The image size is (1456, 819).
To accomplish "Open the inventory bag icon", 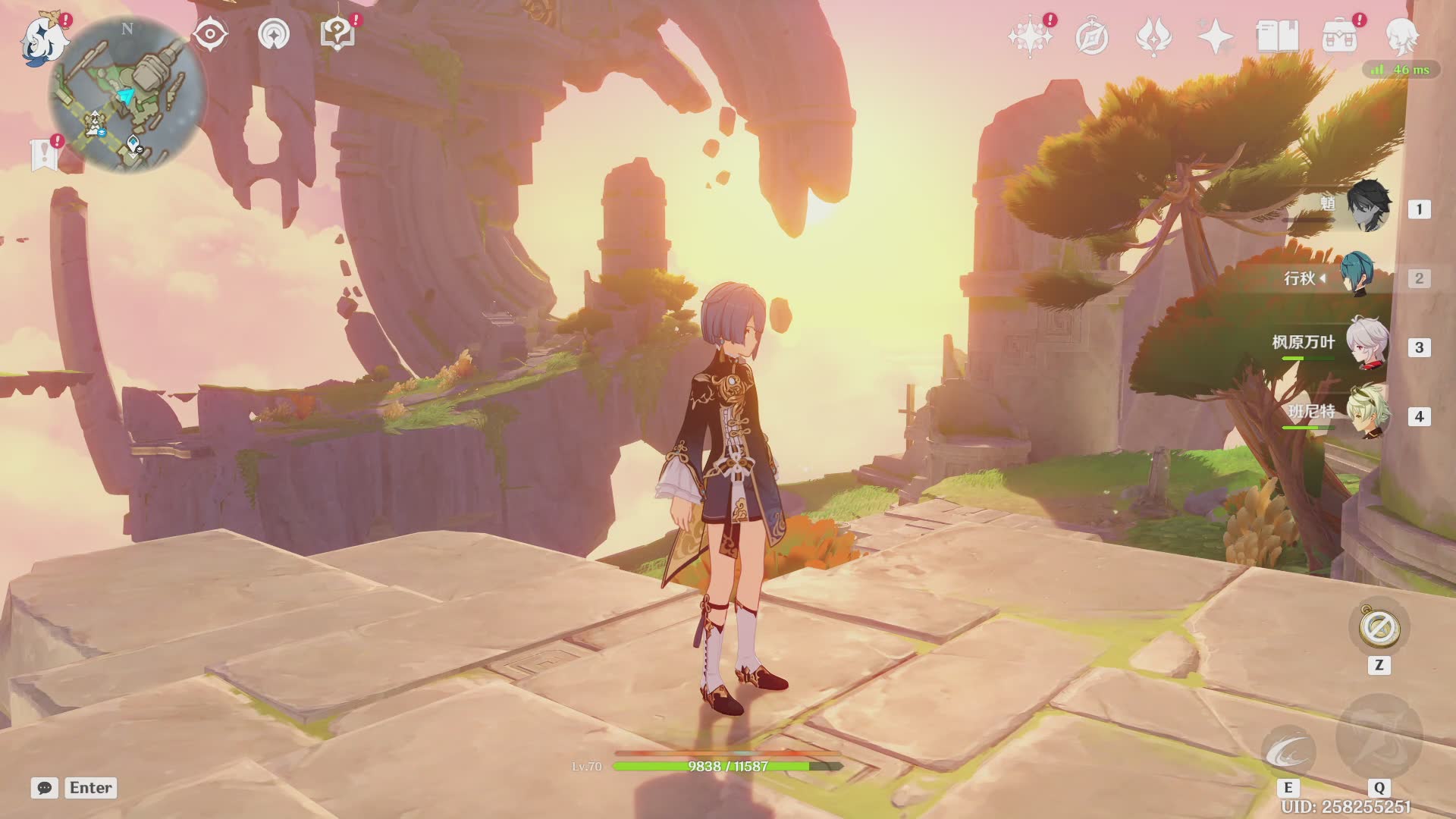I will point(1340,36).
